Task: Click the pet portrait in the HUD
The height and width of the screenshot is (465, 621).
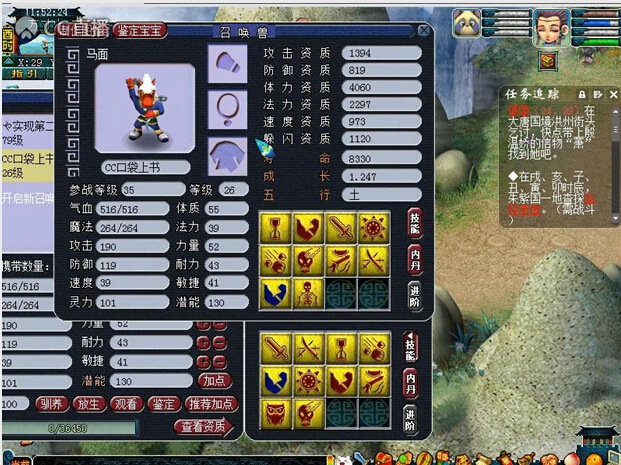Action: pyautogui.click(x=466, y=23)
